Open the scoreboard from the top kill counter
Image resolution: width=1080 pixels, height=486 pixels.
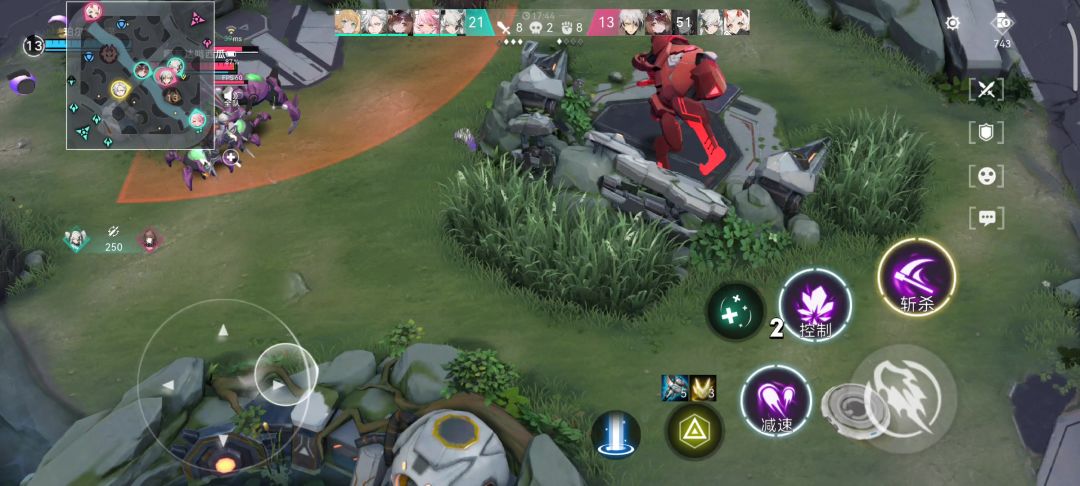541,23
